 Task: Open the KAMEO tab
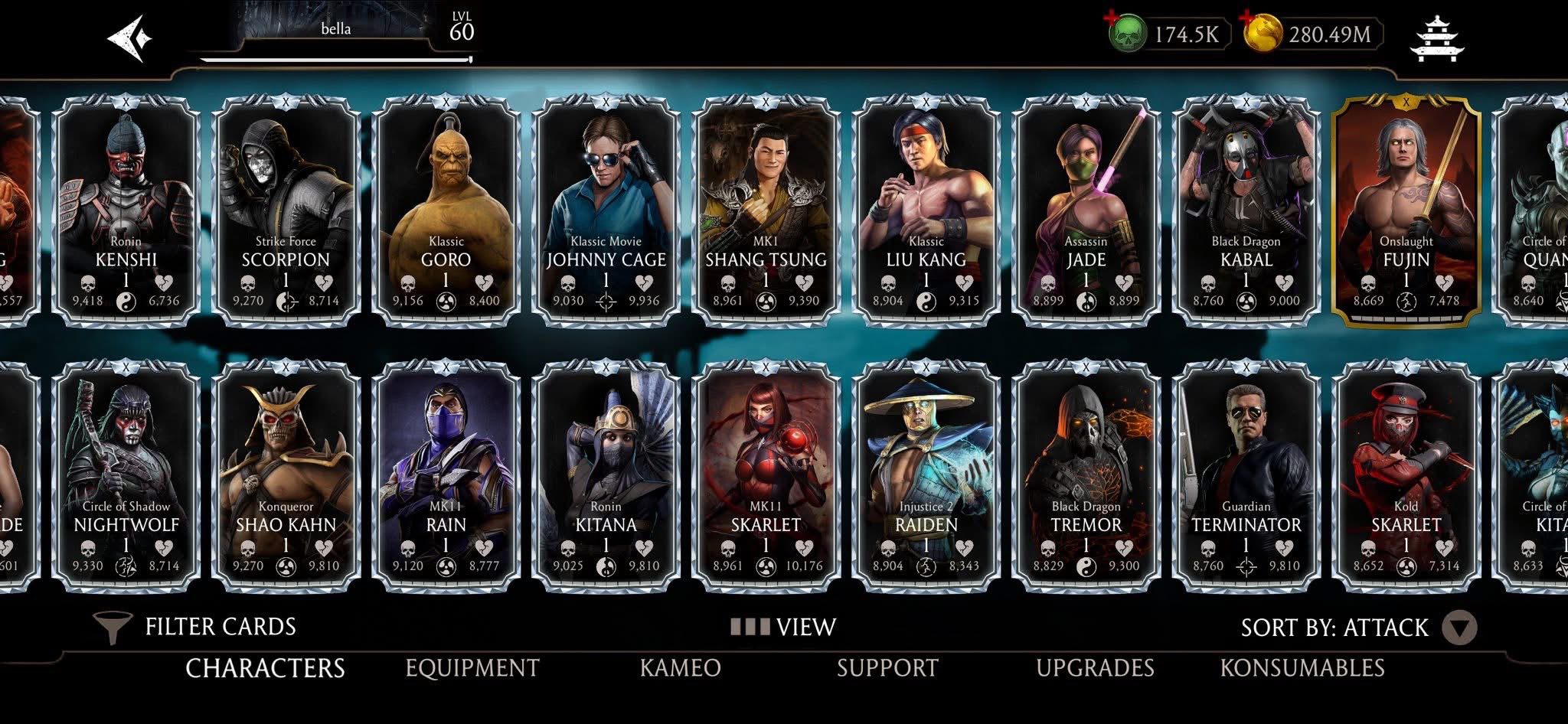pyautogui.click(x=681, y=667)
